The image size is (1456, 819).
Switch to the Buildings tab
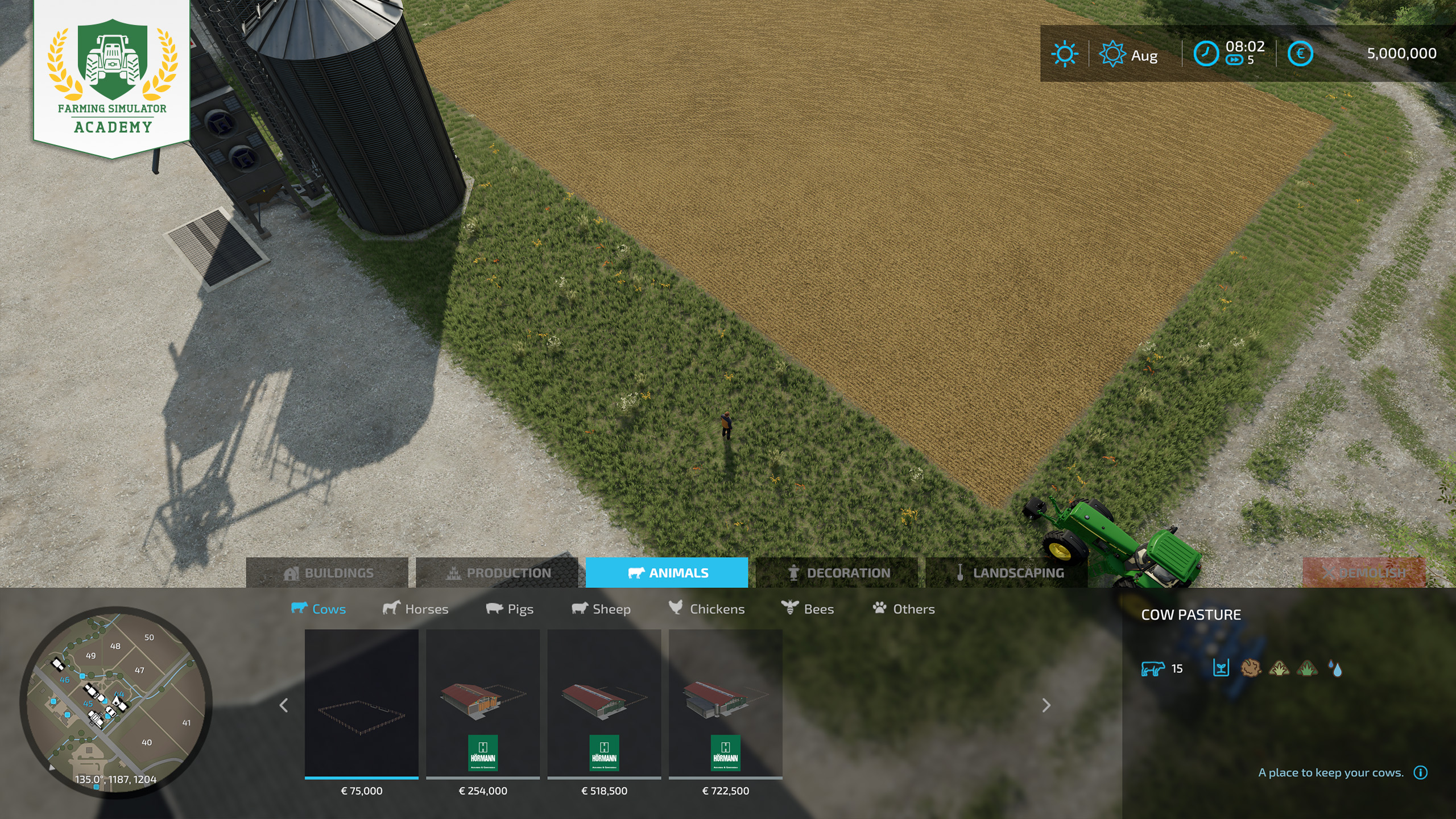[327, 573]
